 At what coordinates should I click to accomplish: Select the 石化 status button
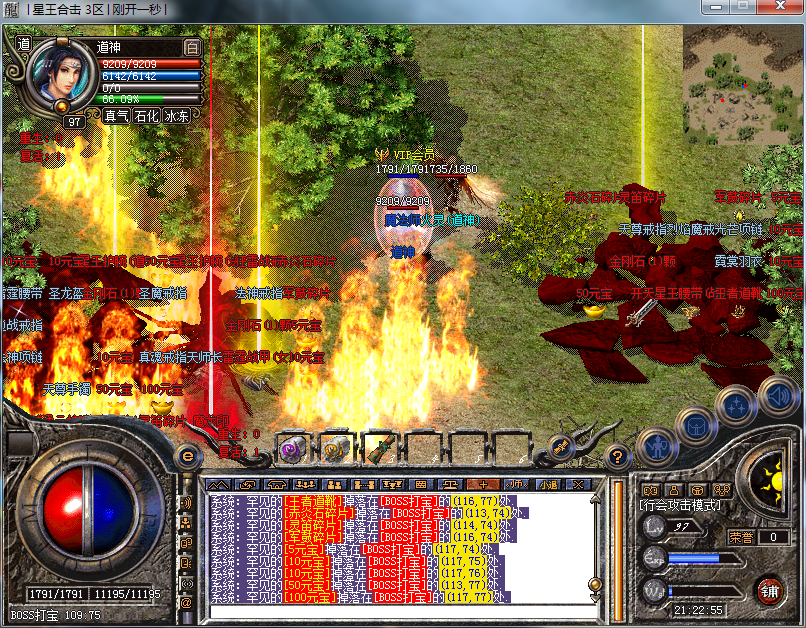tap(147, 116)
